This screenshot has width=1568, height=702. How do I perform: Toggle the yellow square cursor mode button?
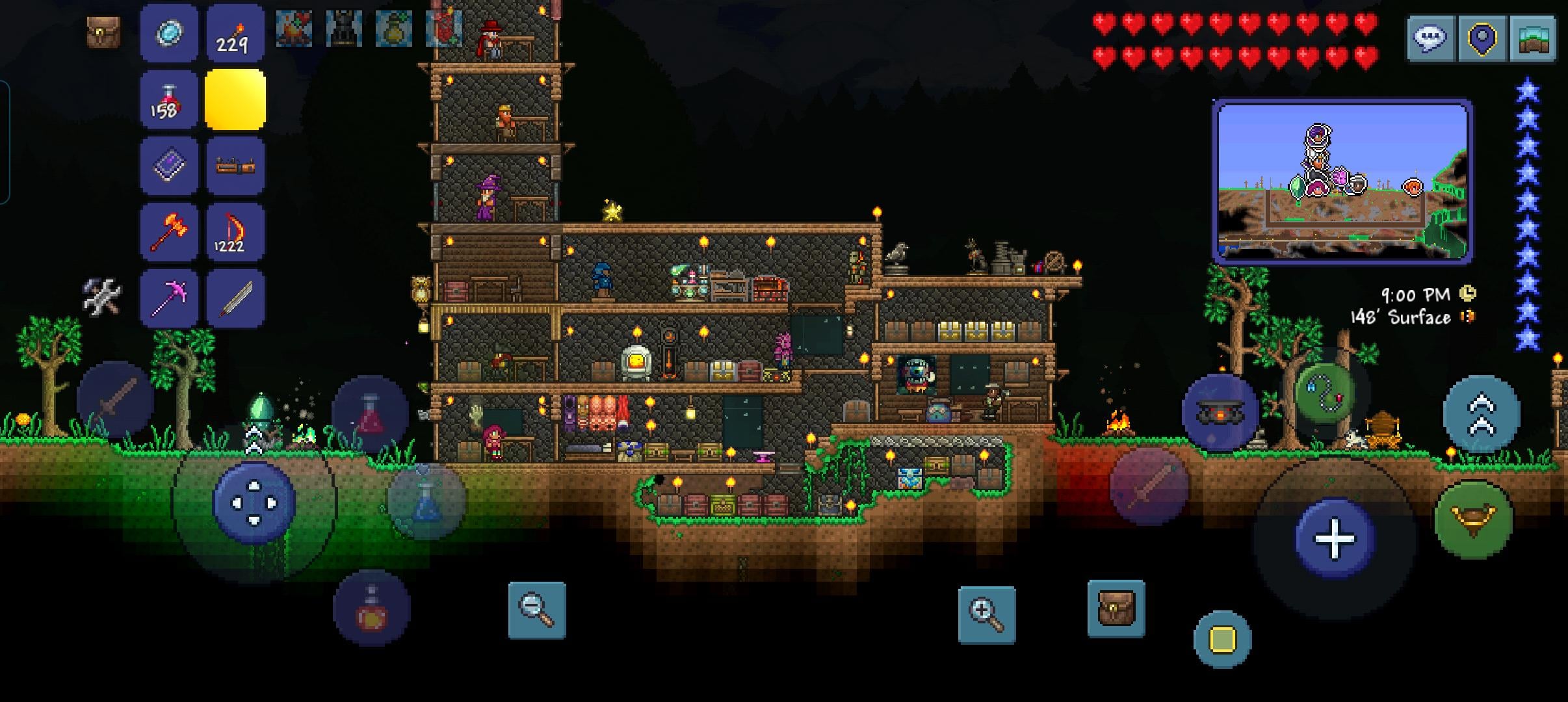pyautogui.click(x=1222, y=639)
